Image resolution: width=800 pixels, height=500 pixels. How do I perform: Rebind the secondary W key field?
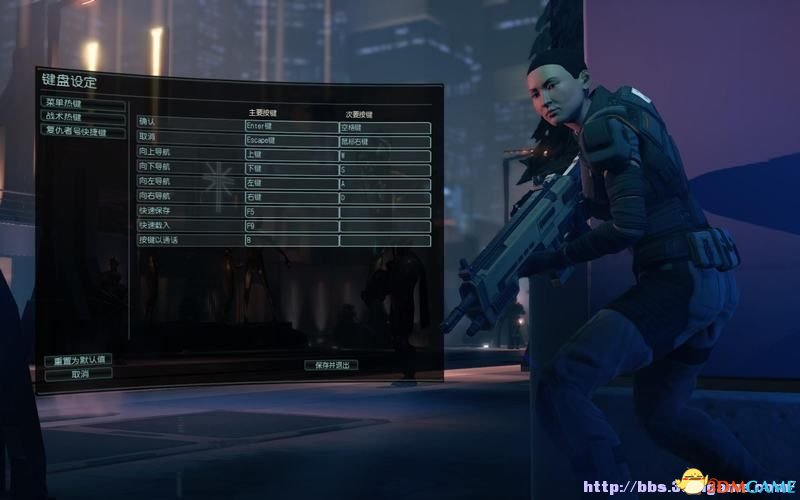(385, 156)
